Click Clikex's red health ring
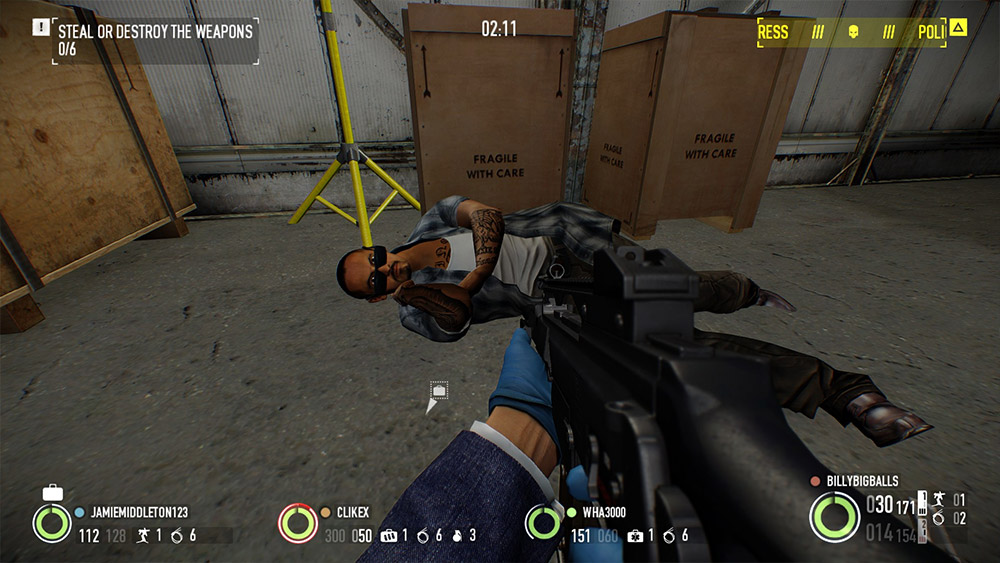The image size is (1000, 563). [298, 523]
